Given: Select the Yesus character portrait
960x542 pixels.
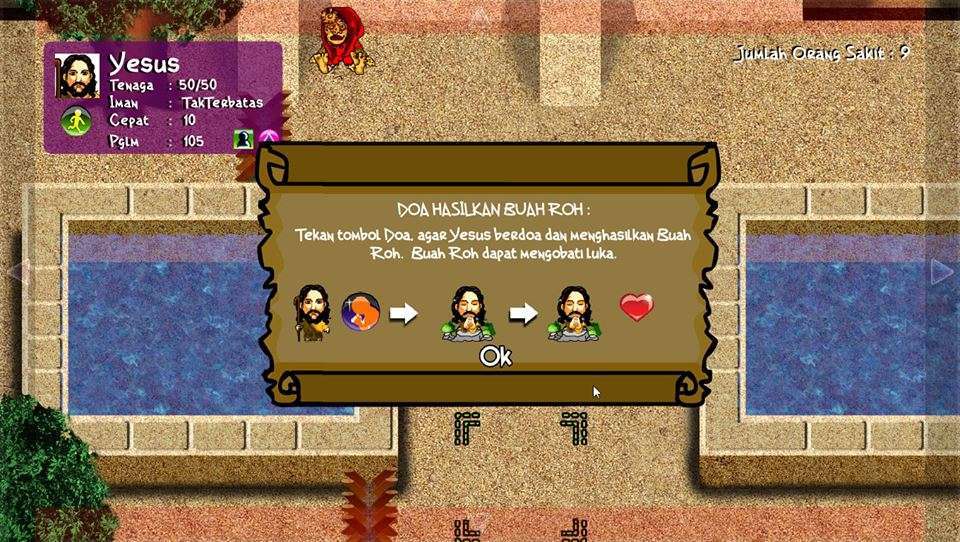Looking at the screenshot, I should (x=77, y=76).
